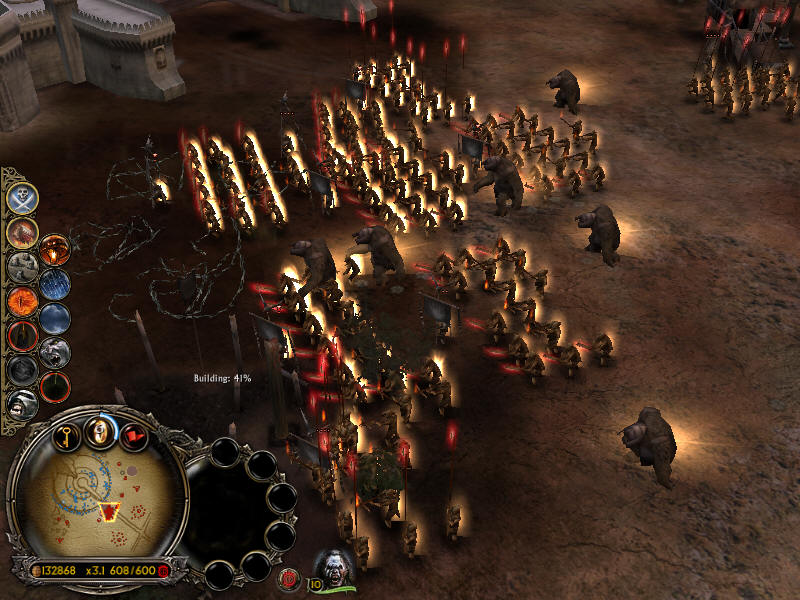Use the grey stone ruins power icon
The width and height of the screenshot is (800, 600).
coord(22,266)
